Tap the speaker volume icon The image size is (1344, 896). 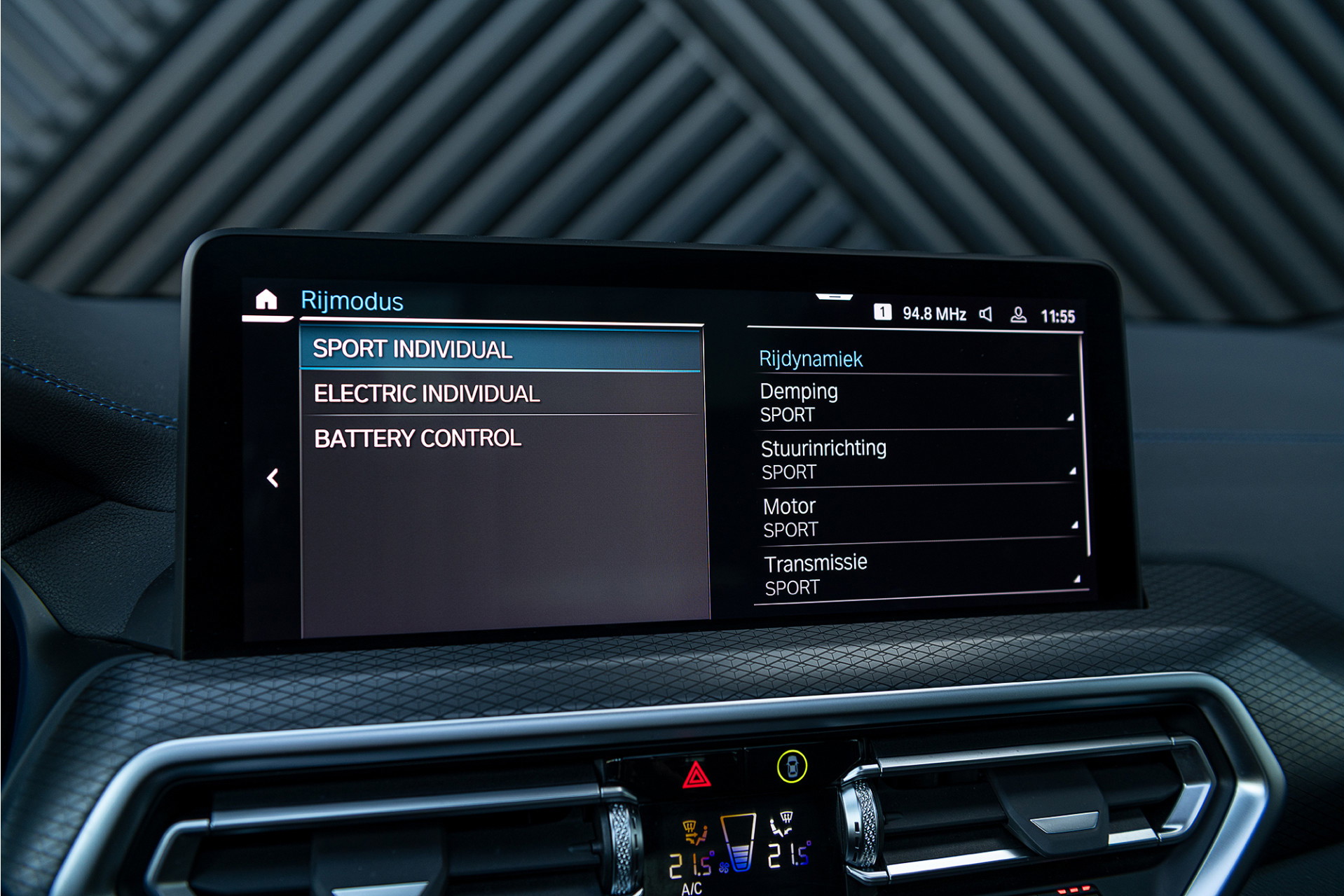point(986,315)
